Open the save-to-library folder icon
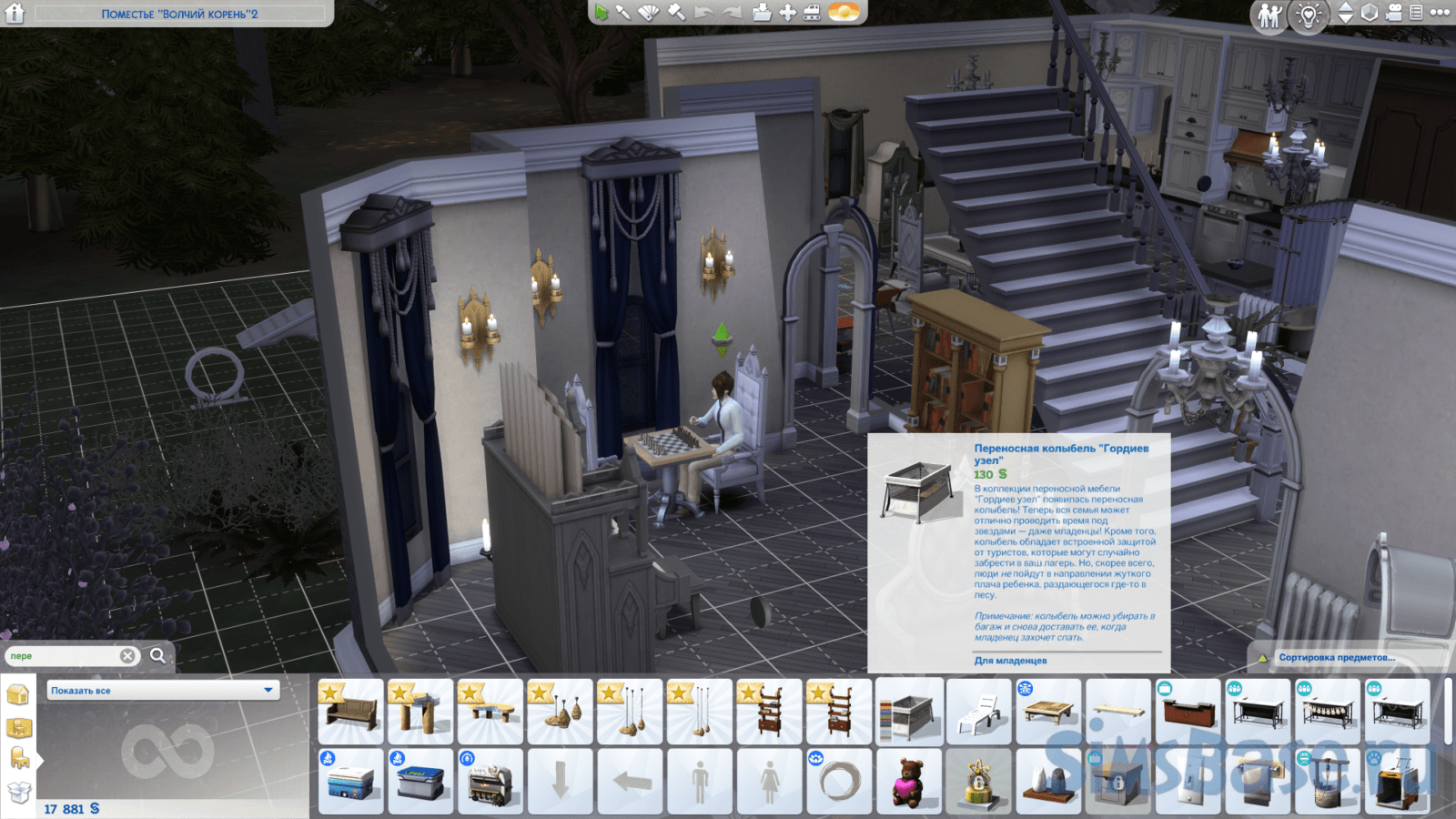The image size is (1456, 819). click(x=762, y=12)
